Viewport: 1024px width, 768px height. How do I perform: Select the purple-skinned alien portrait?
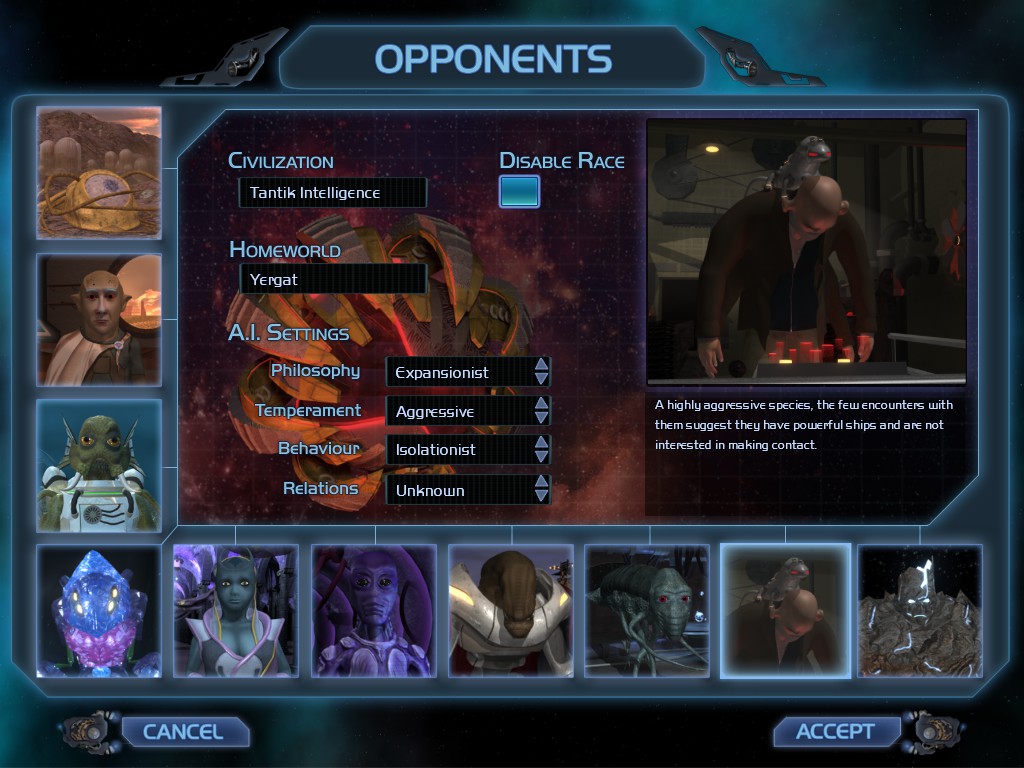pyautogui.click(x=373, y=611)
